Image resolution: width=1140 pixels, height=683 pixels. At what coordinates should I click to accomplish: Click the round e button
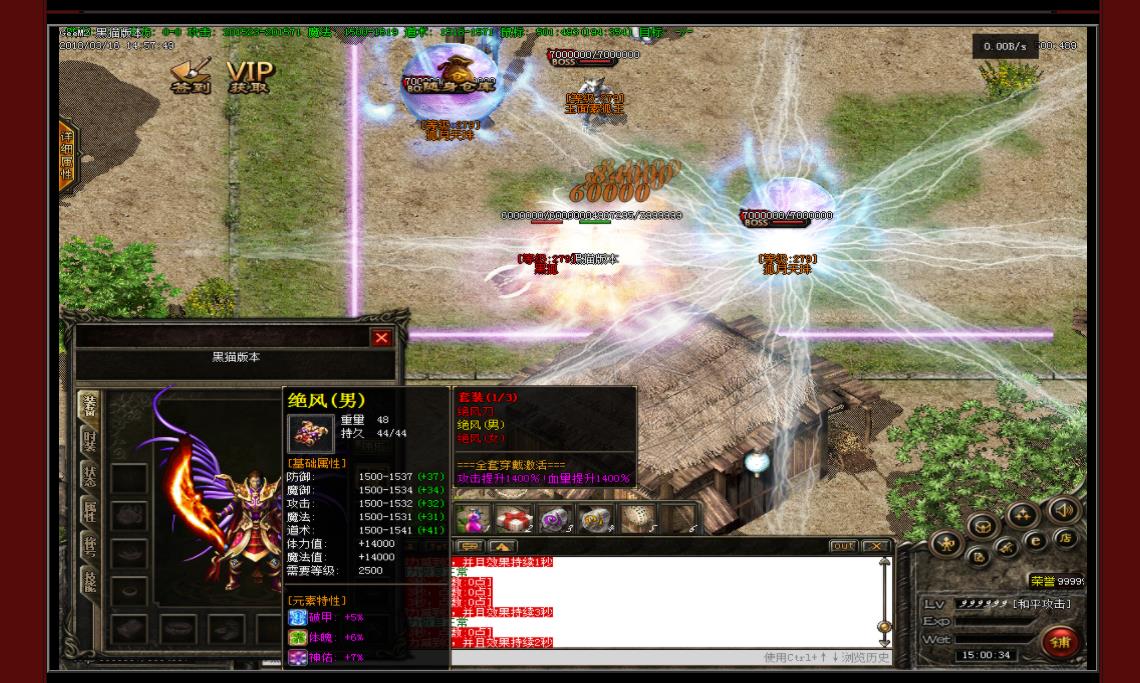coord(1035,541)
